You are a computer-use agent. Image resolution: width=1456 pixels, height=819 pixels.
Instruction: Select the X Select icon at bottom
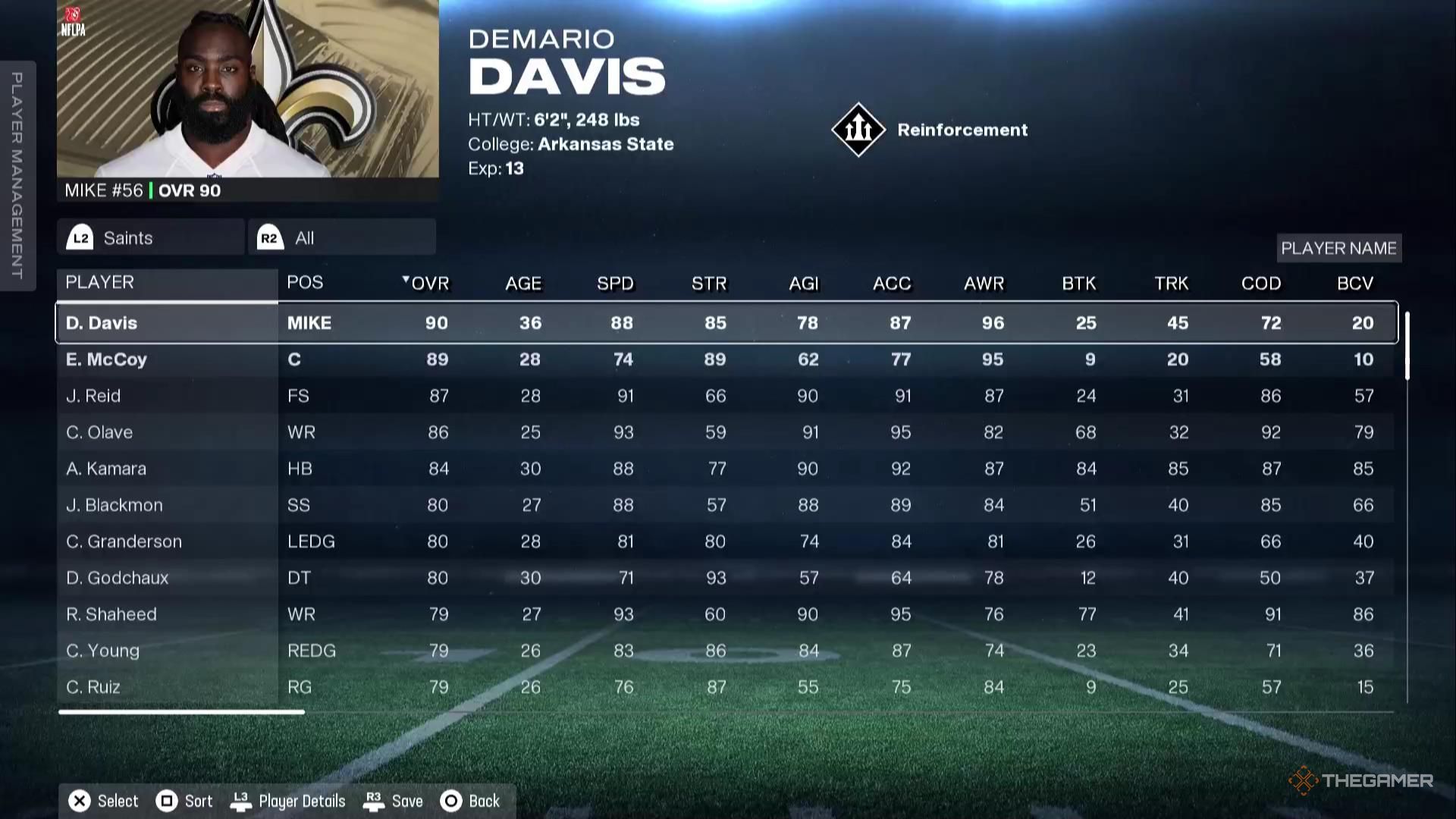click(x=78, y=801)
